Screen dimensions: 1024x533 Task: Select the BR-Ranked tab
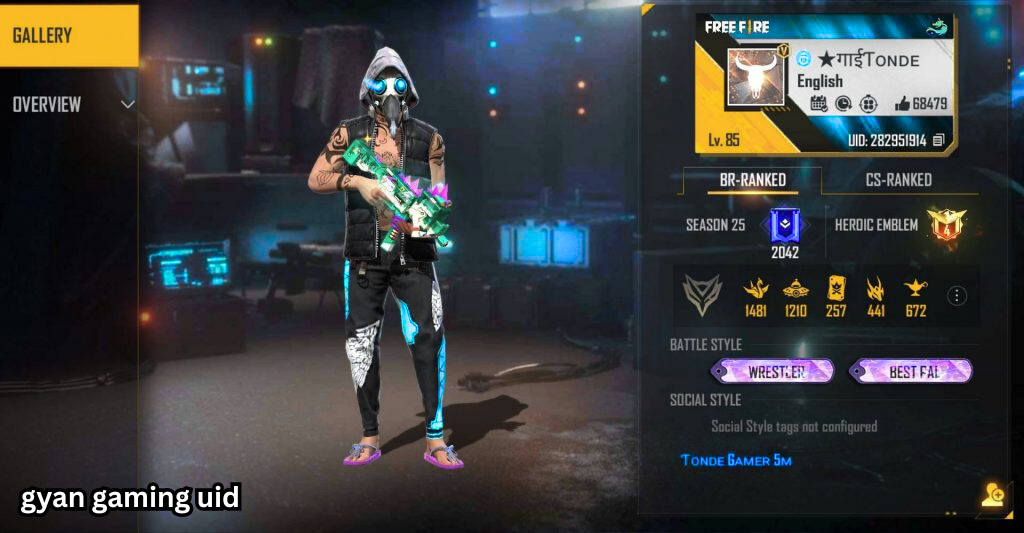752,180
